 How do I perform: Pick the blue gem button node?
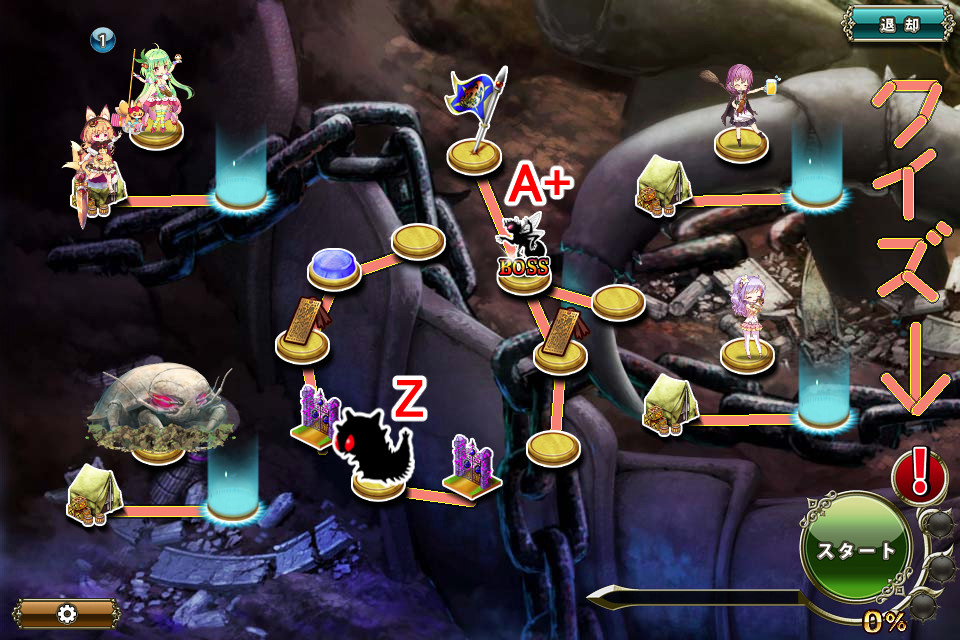click(334, 268)
